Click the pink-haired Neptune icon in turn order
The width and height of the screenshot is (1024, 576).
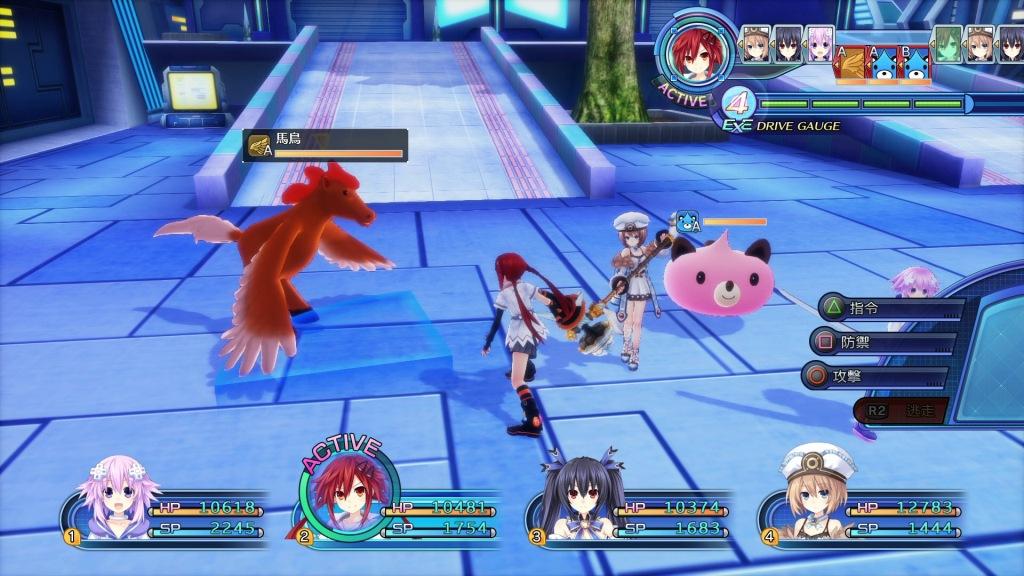(819, 44)
